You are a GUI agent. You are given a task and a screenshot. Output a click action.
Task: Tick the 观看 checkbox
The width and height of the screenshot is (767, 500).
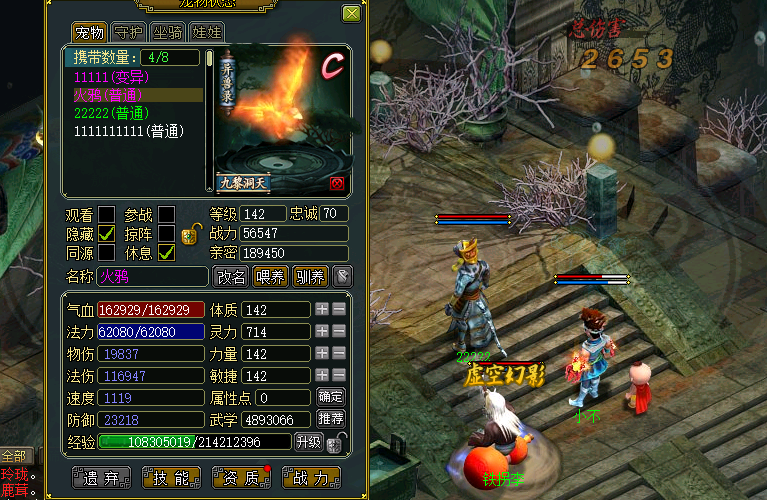107,214
